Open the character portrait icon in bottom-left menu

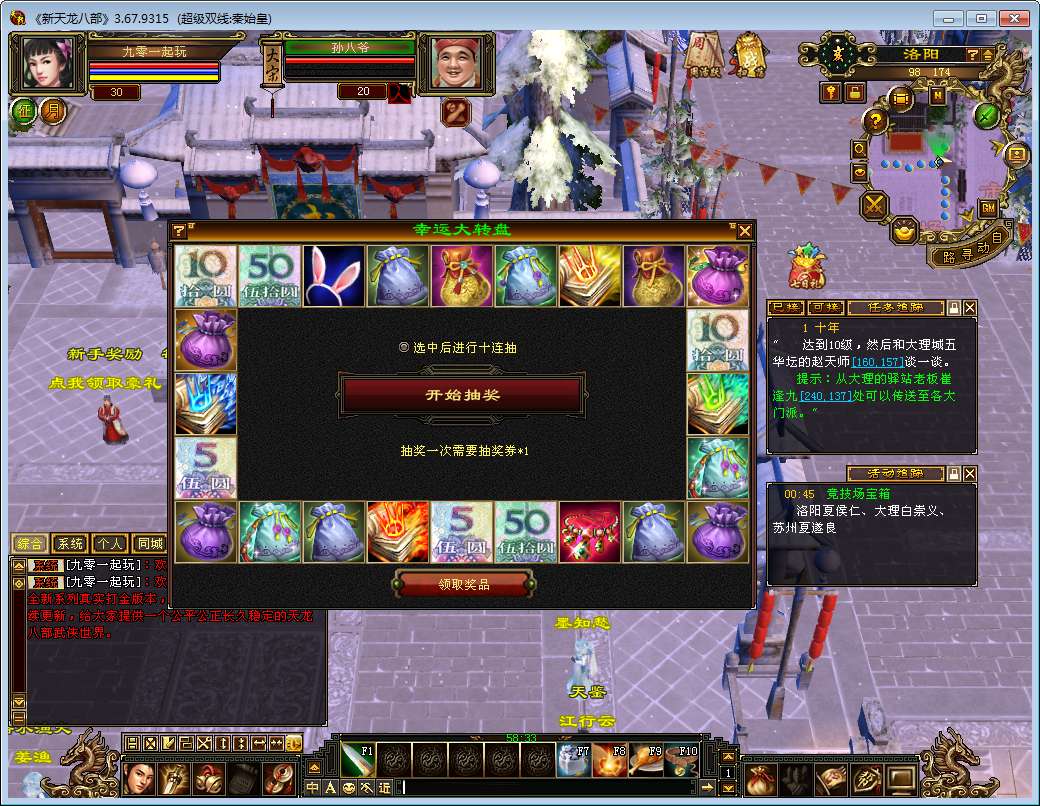[x=140, y=778]
